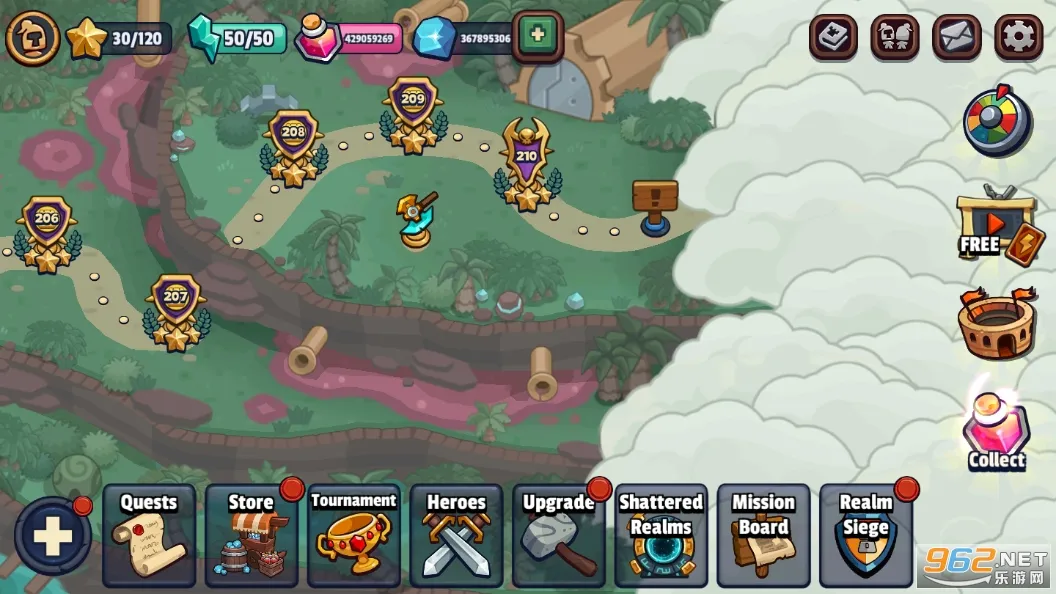The width and height of the screenshot is (1056, 594).
Task: Enter Shattered Realms
Action: tap(661, 535)
